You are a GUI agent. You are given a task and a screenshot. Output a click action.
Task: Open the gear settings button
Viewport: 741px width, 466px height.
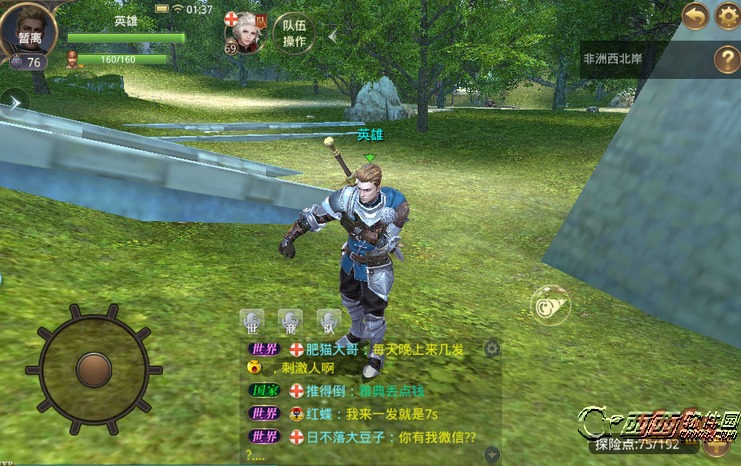pos(727,16)
